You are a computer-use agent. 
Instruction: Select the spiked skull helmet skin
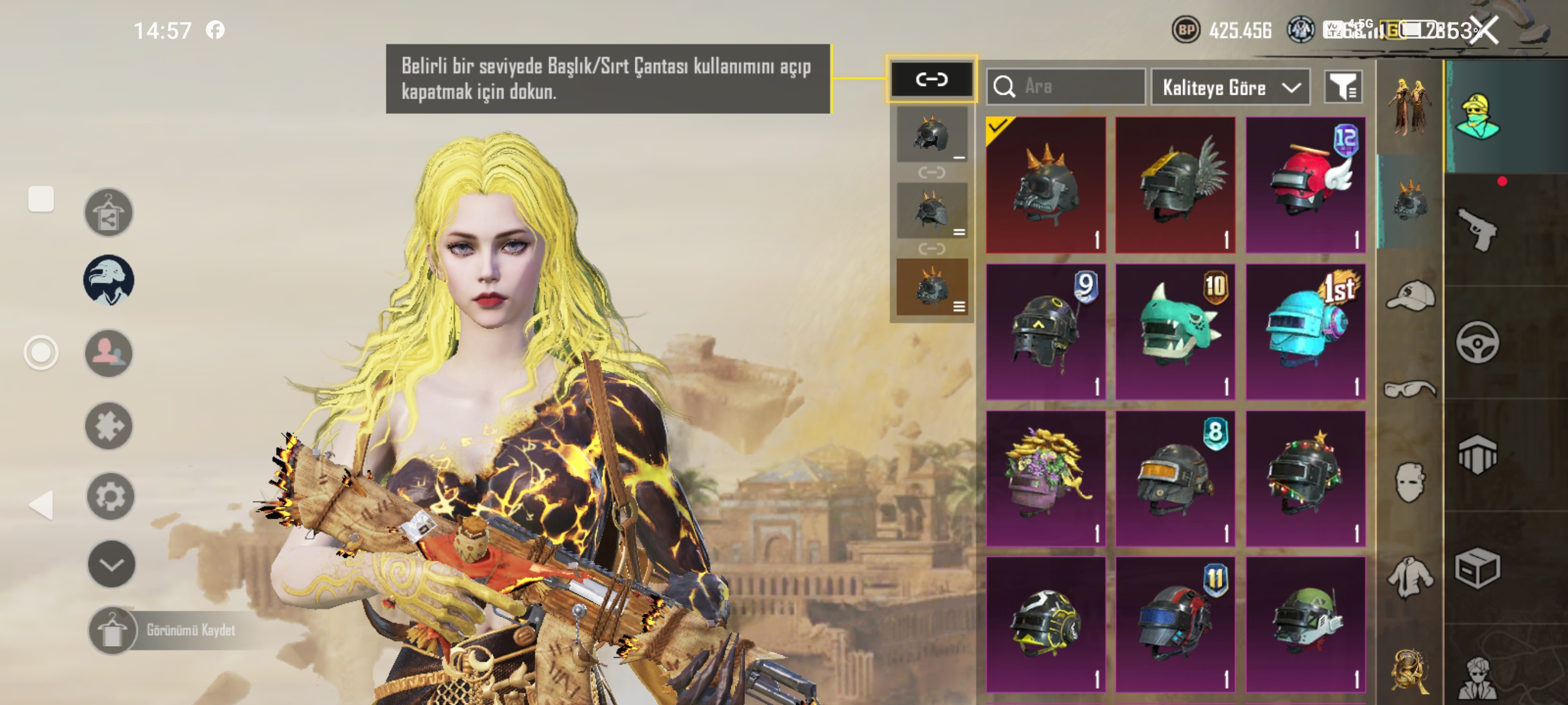(x=1045, y=185)
